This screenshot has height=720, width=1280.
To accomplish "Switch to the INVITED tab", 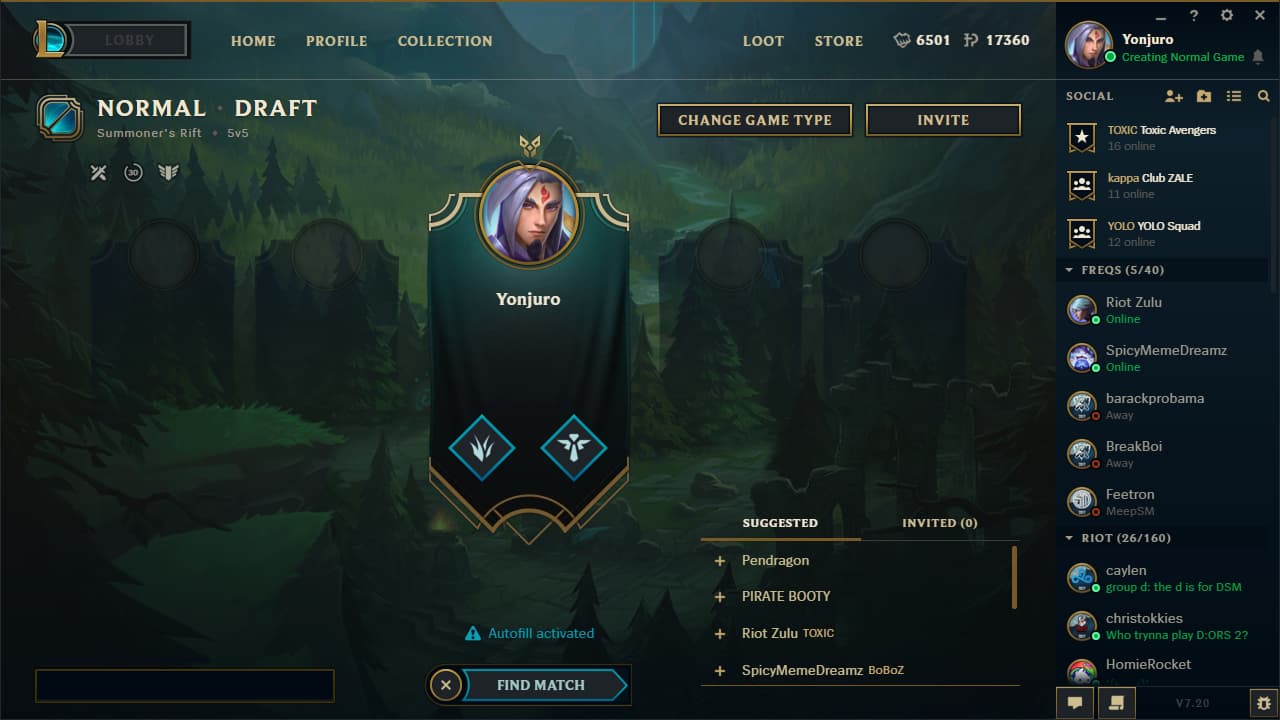I will [937, 523].
